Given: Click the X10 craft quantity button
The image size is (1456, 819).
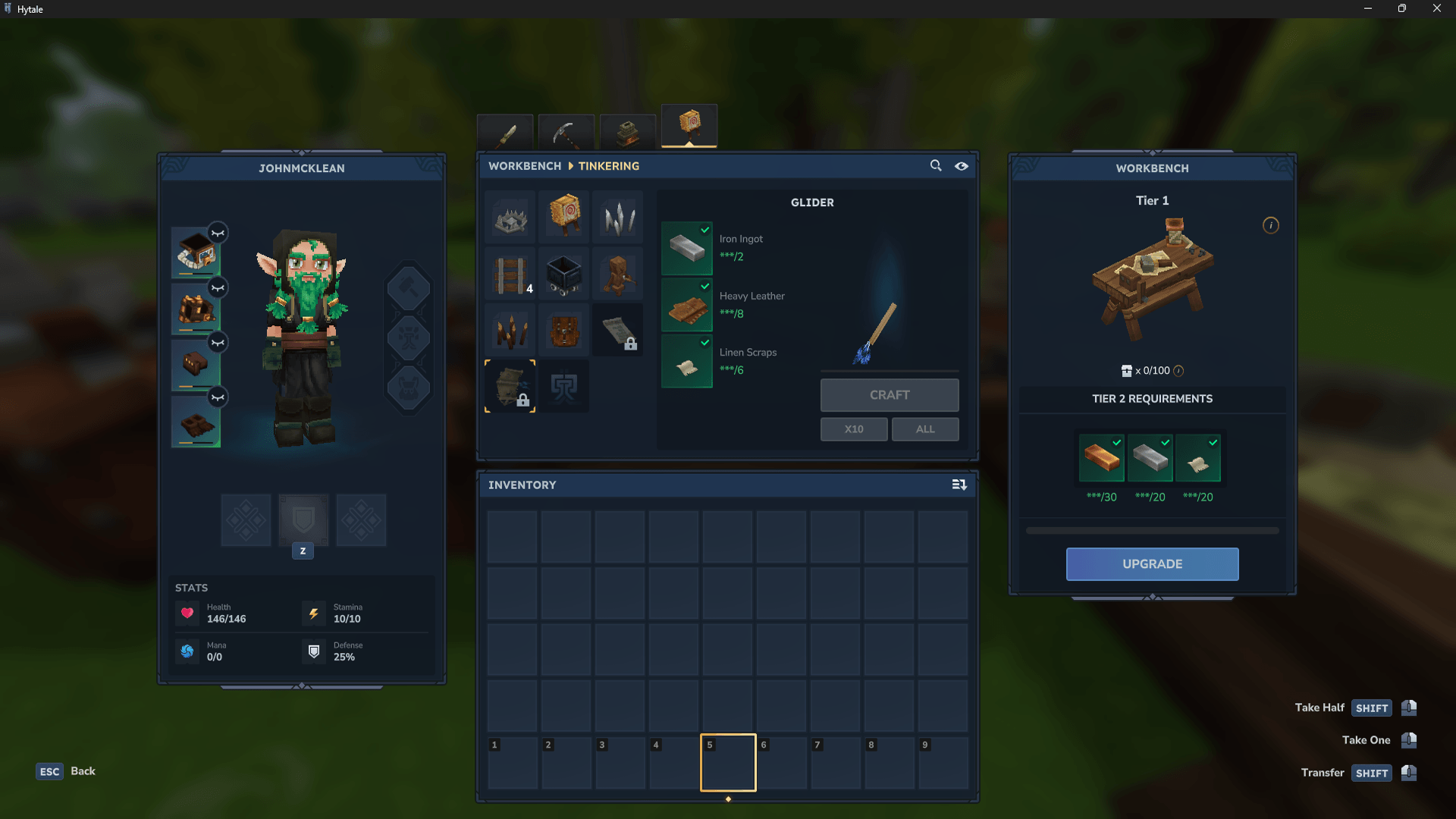Looking at the screenshot, I should point(853,429).
